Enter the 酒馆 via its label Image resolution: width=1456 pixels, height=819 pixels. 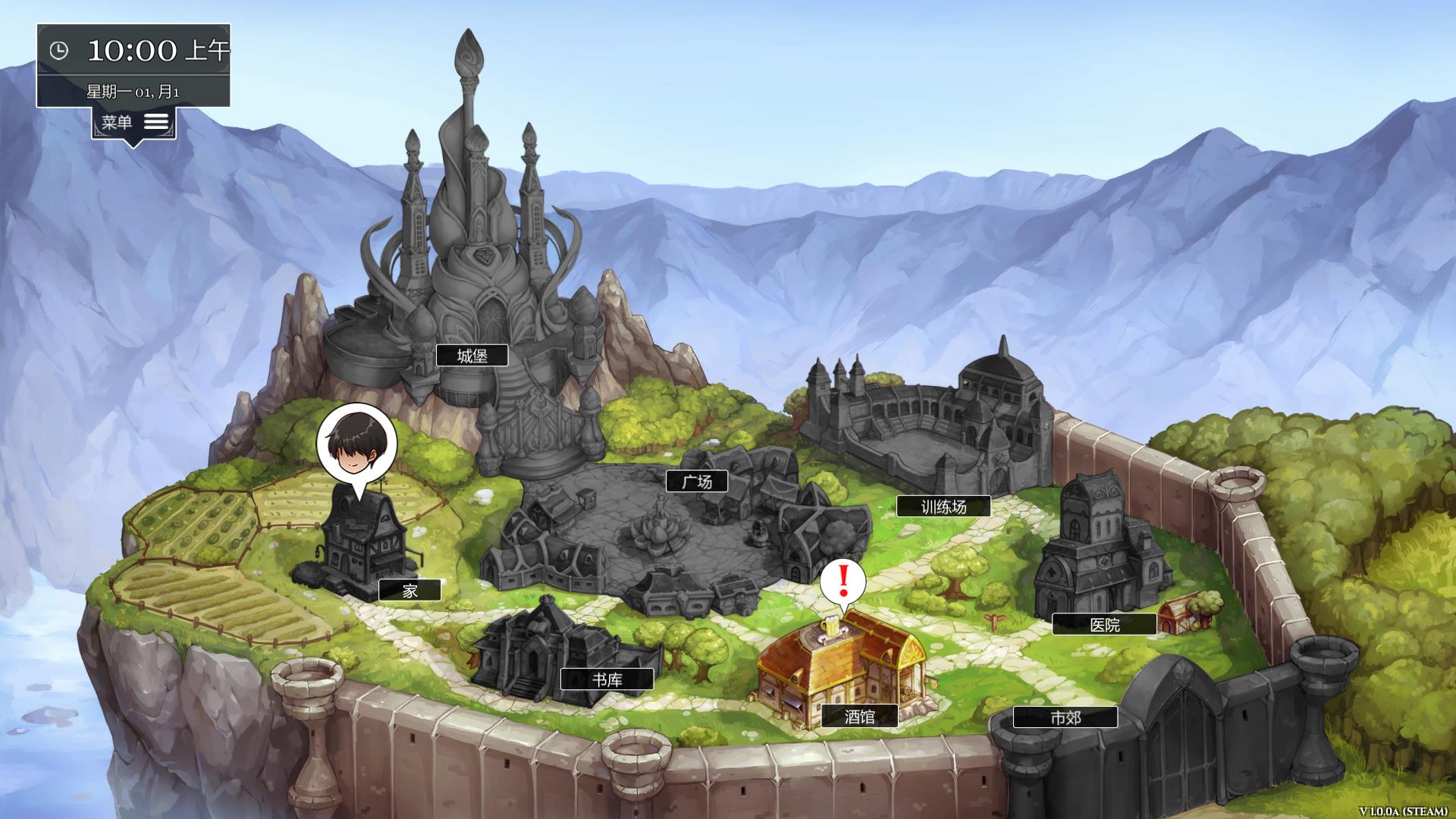[x=861, y=717]
